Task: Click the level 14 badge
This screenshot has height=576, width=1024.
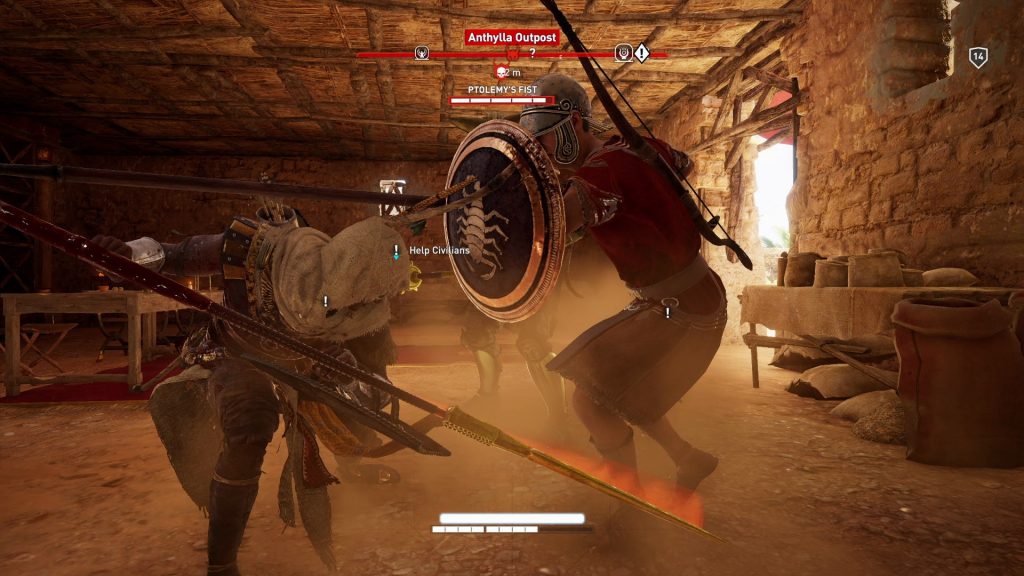Action: 978,57
